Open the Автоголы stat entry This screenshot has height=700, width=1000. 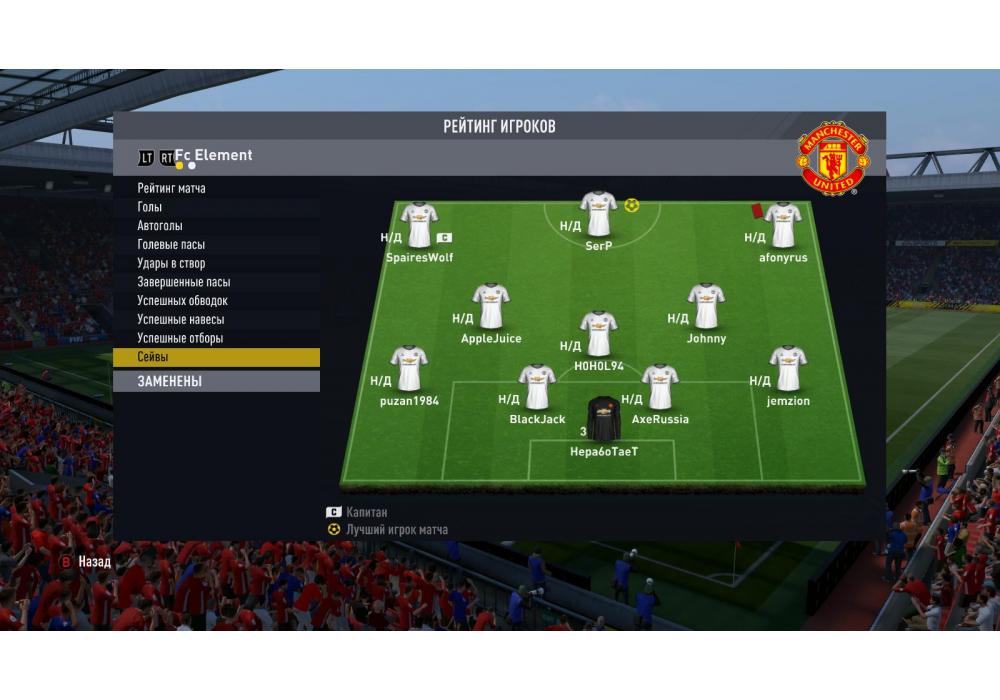point(160,226)
